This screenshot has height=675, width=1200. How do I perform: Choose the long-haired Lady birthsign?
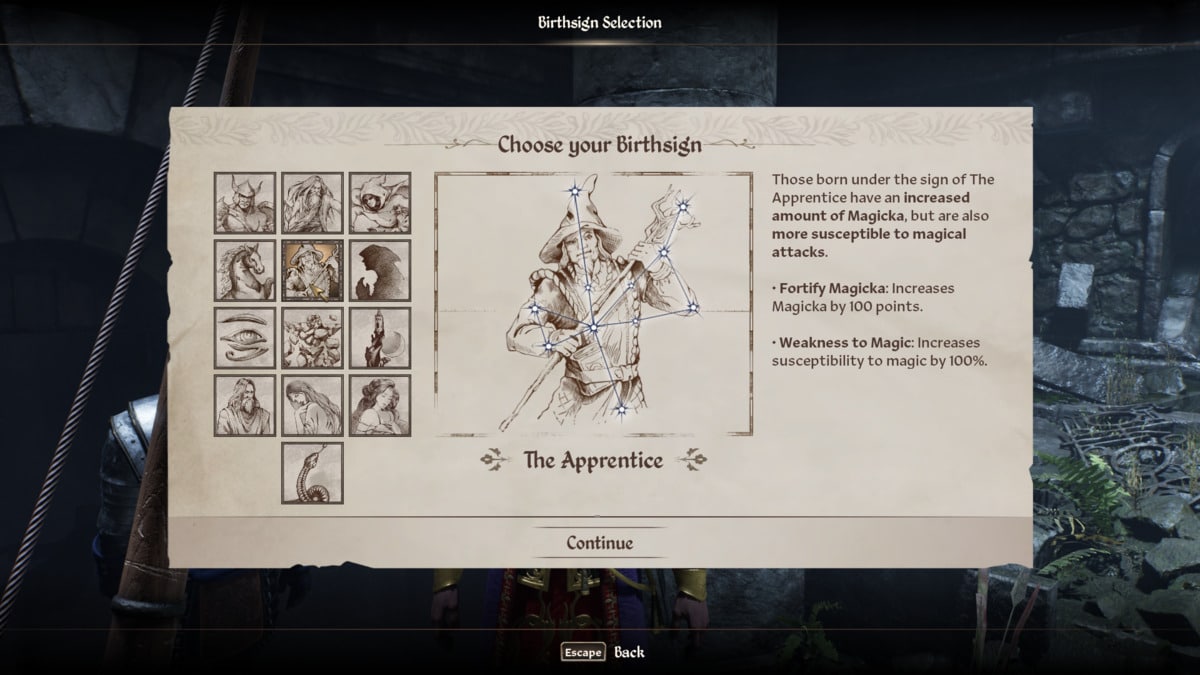[x=312, y=405]
